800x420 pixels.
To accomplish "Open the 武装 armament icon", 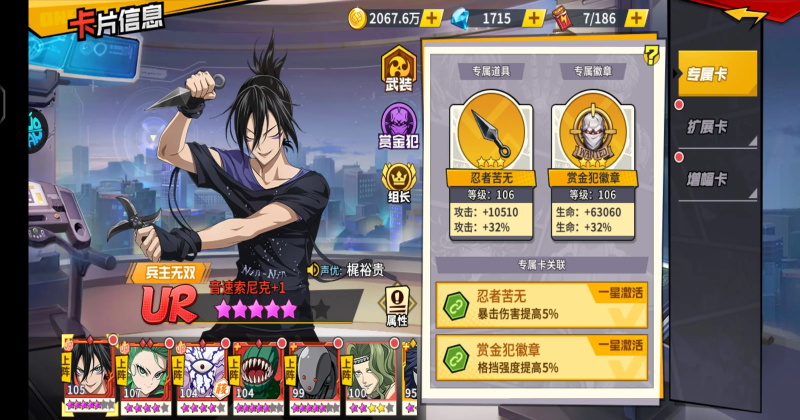I will (398, 72).
